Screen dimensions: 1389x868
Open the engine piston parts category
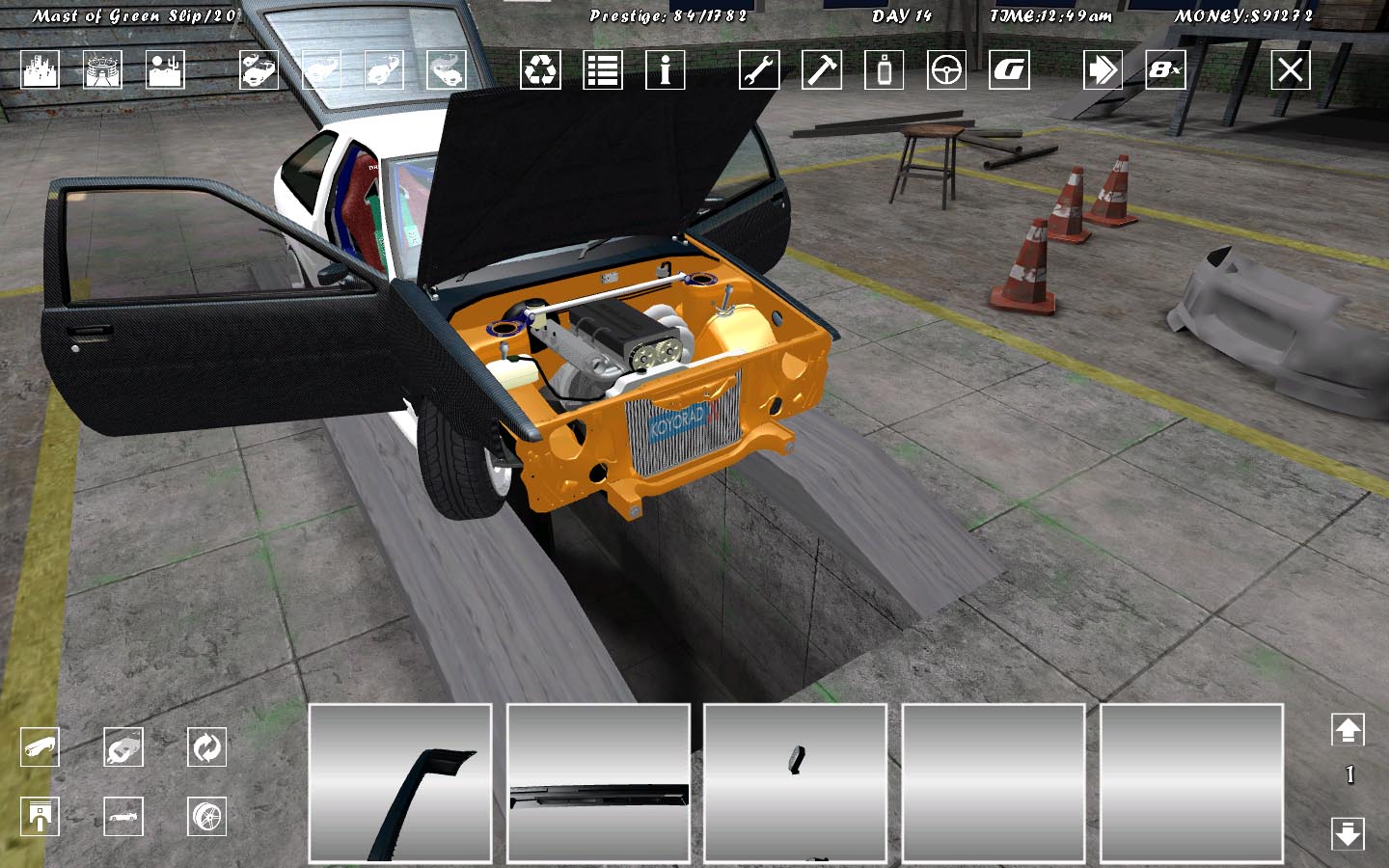point(40,817)
